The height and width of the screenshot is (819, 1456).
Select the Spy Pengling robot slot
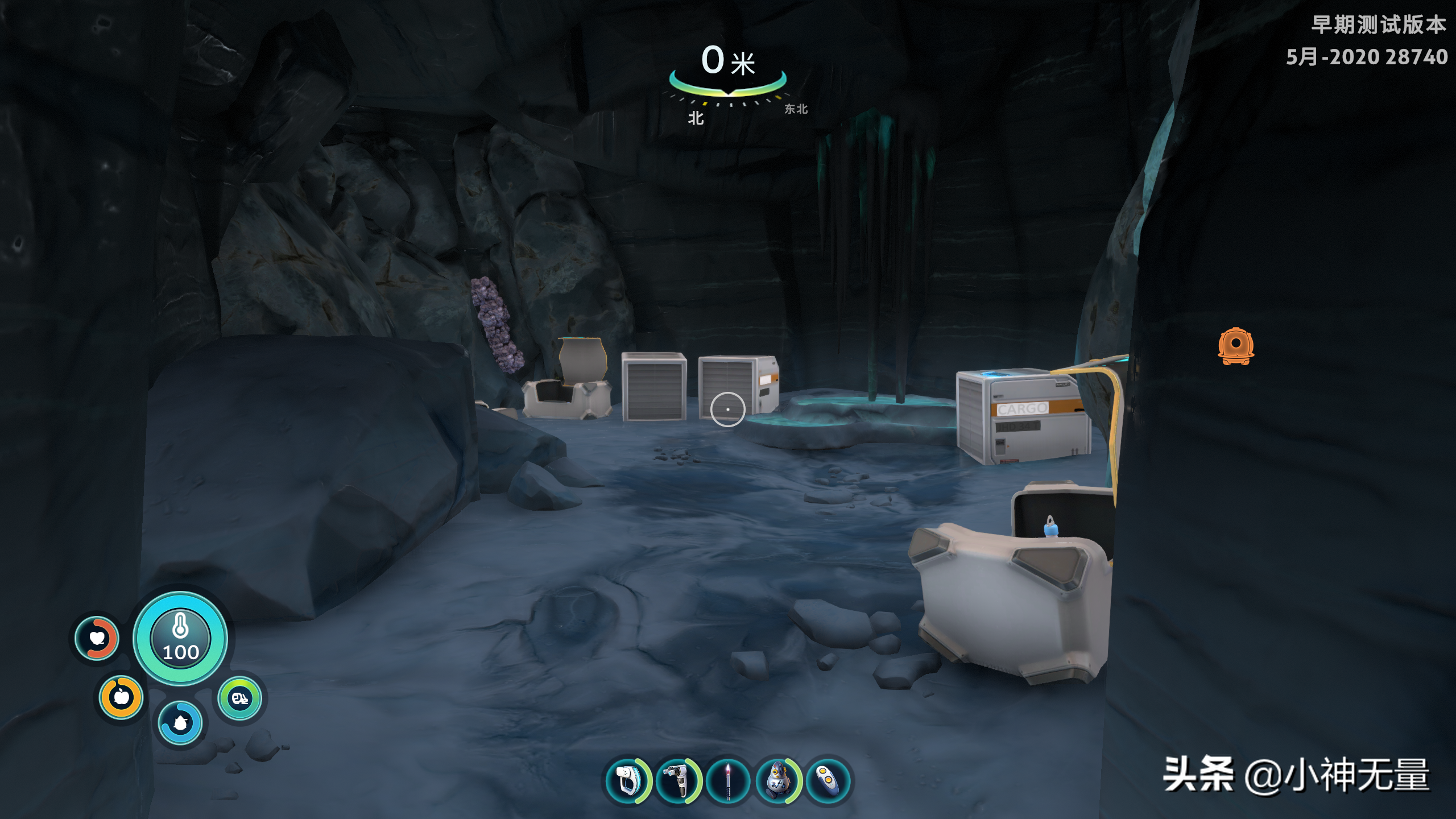(778, 780)
